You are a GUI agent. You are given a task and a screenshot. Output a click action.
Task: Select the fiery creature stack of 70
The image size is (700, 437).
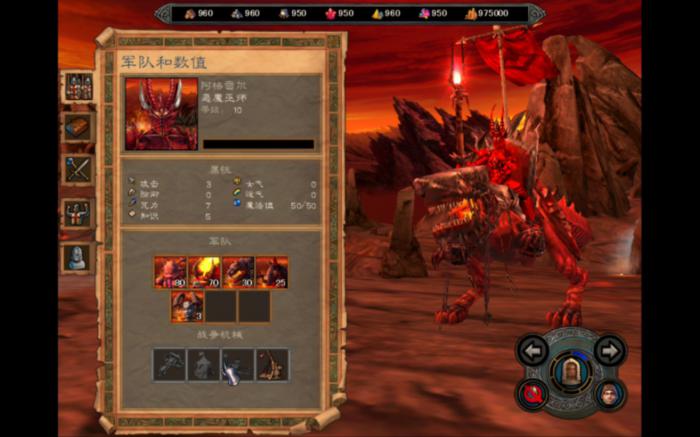click(x=204, y=272)
